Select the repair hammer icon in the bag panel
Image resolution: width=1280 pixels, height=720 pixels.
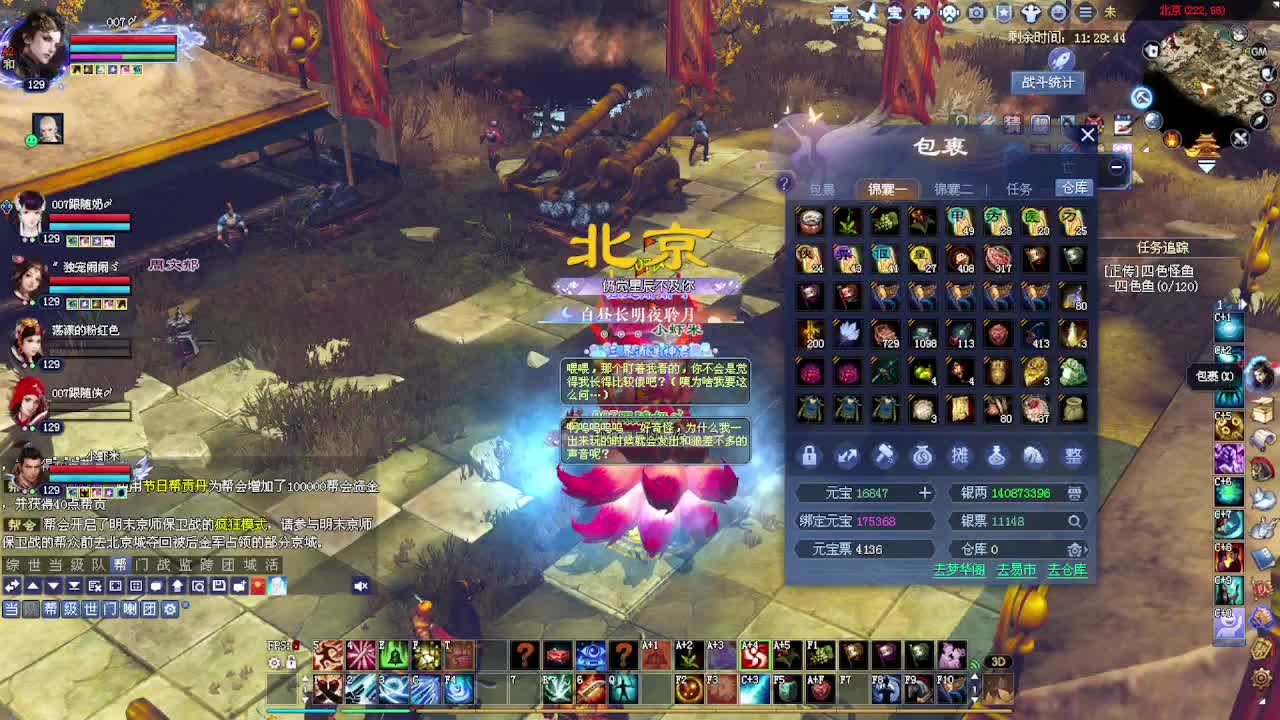(x=885, y=456)
